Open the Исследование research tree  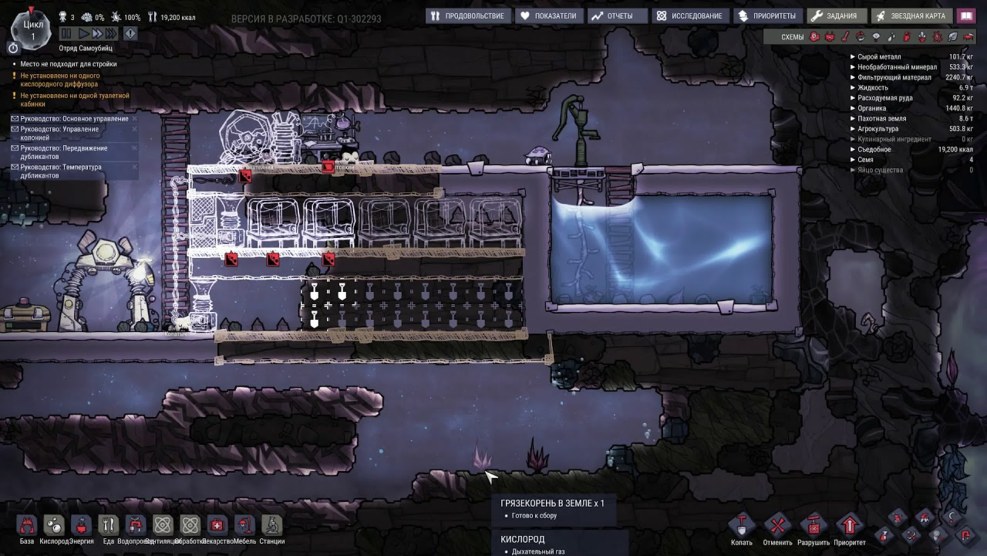691,16
